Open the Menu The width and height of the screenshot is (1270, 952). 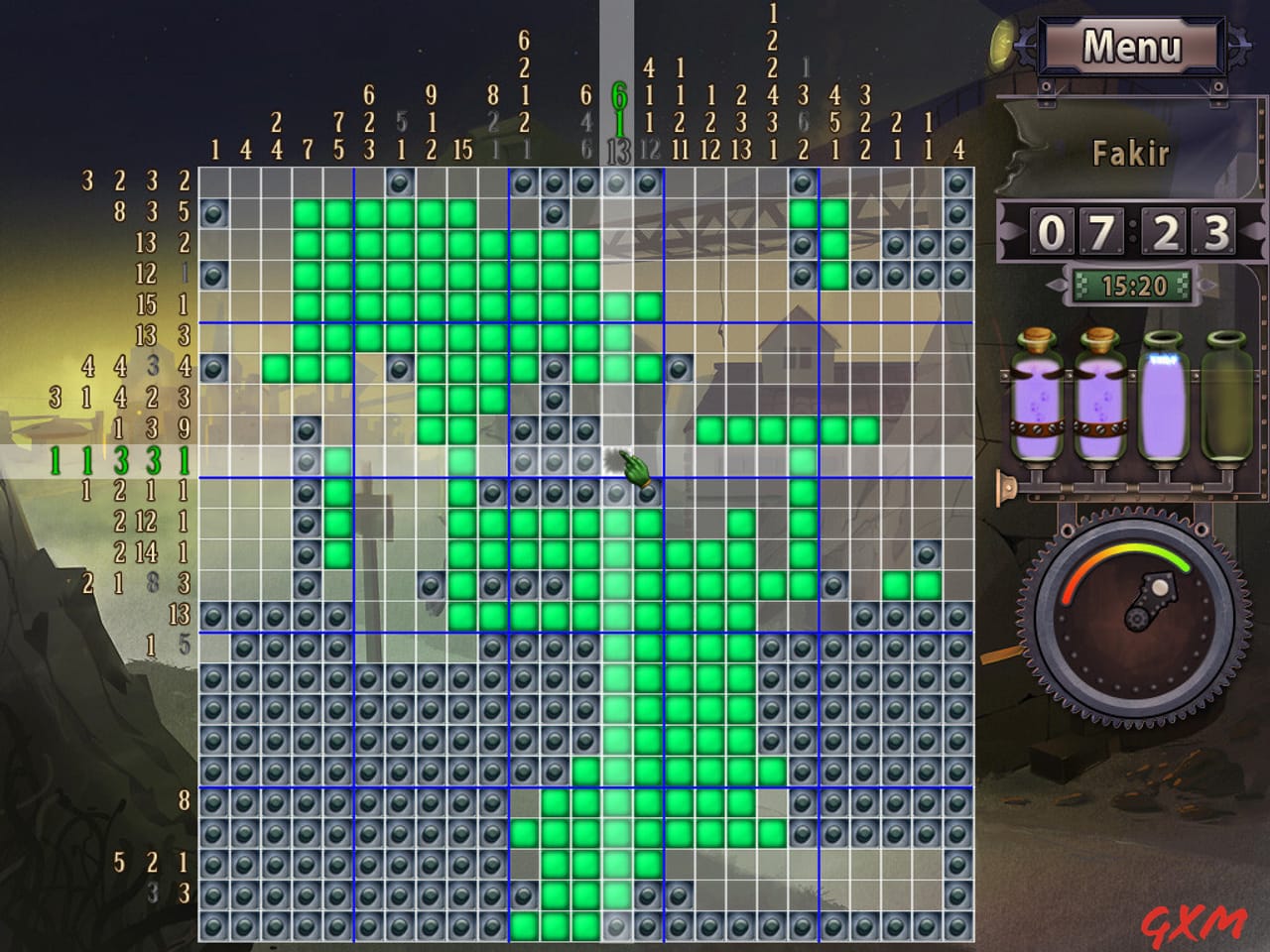[1134, 45]
